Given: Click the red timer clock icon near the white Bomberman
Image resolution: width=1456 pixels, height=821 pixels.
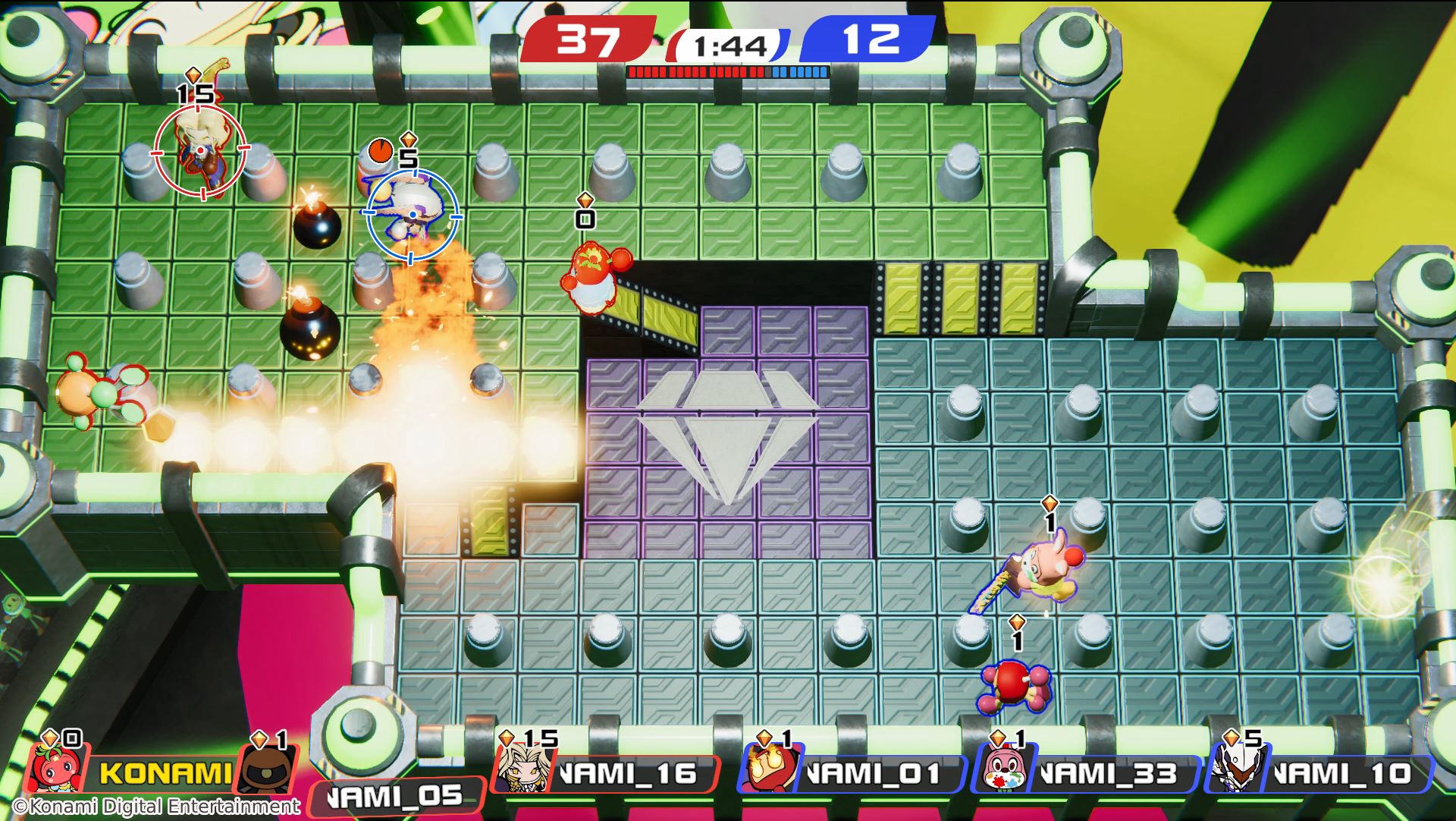Looking at the screenshot, I should [380, 152].
